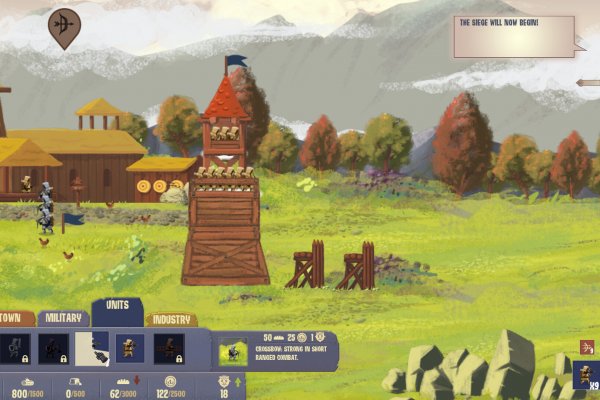
Task: Click the arrow tab on the right edge
Action: pyautogui.click(x=588, y=83)
